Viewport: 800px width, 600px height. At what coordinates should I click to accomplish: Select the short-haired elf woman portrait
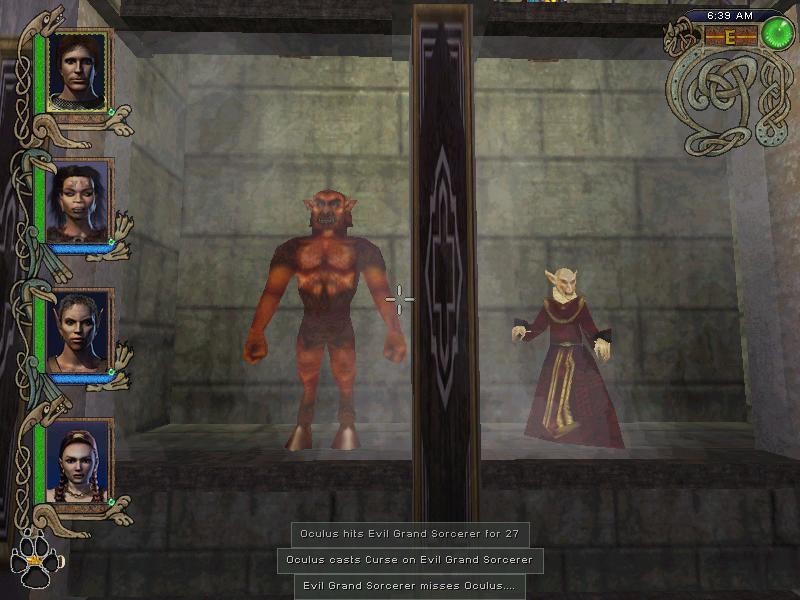click(x=78, y=331)
